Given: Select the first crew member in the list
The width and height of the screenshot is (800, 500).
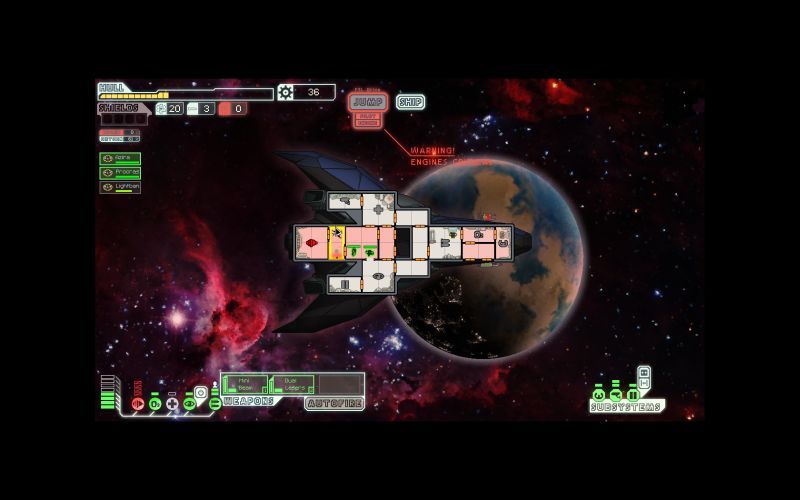Looking at the screenshot, I should click(x=120, y=158).
